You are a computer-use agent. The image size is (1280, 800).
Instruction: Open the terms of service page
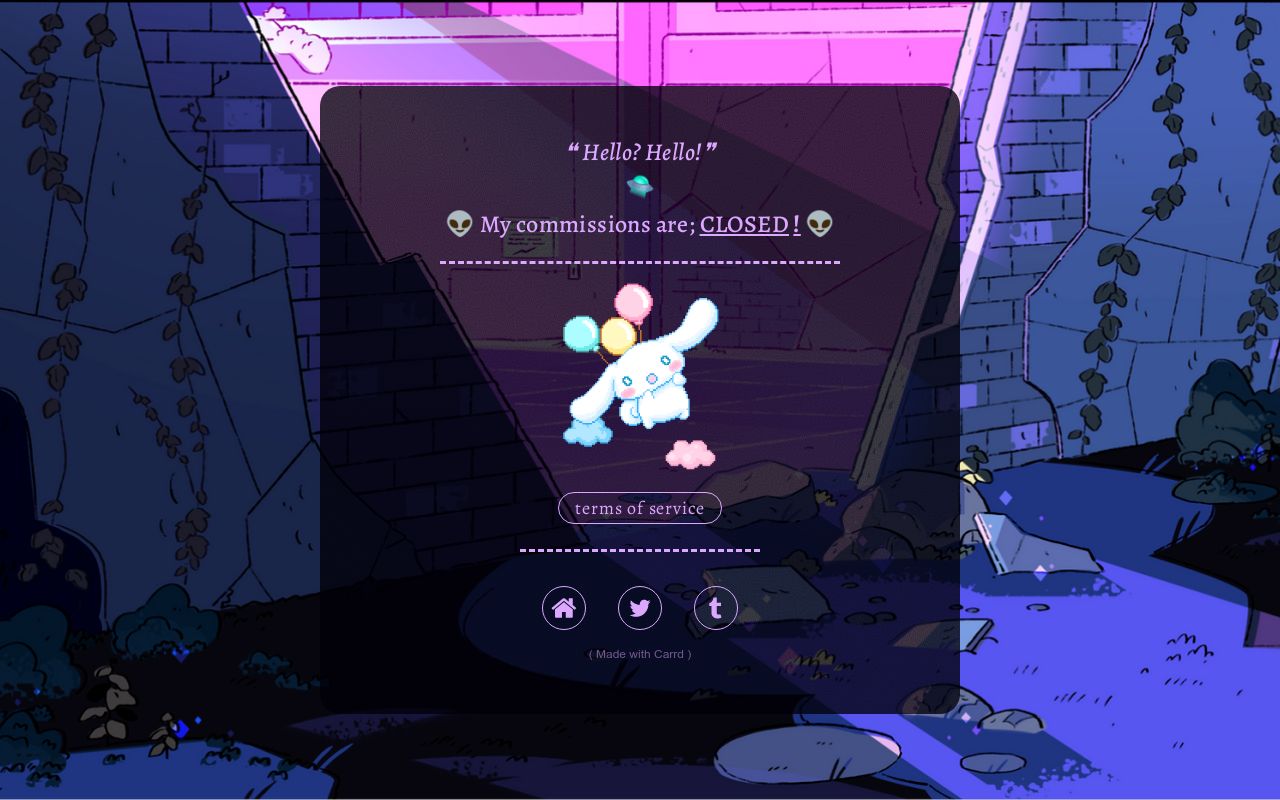640,508
